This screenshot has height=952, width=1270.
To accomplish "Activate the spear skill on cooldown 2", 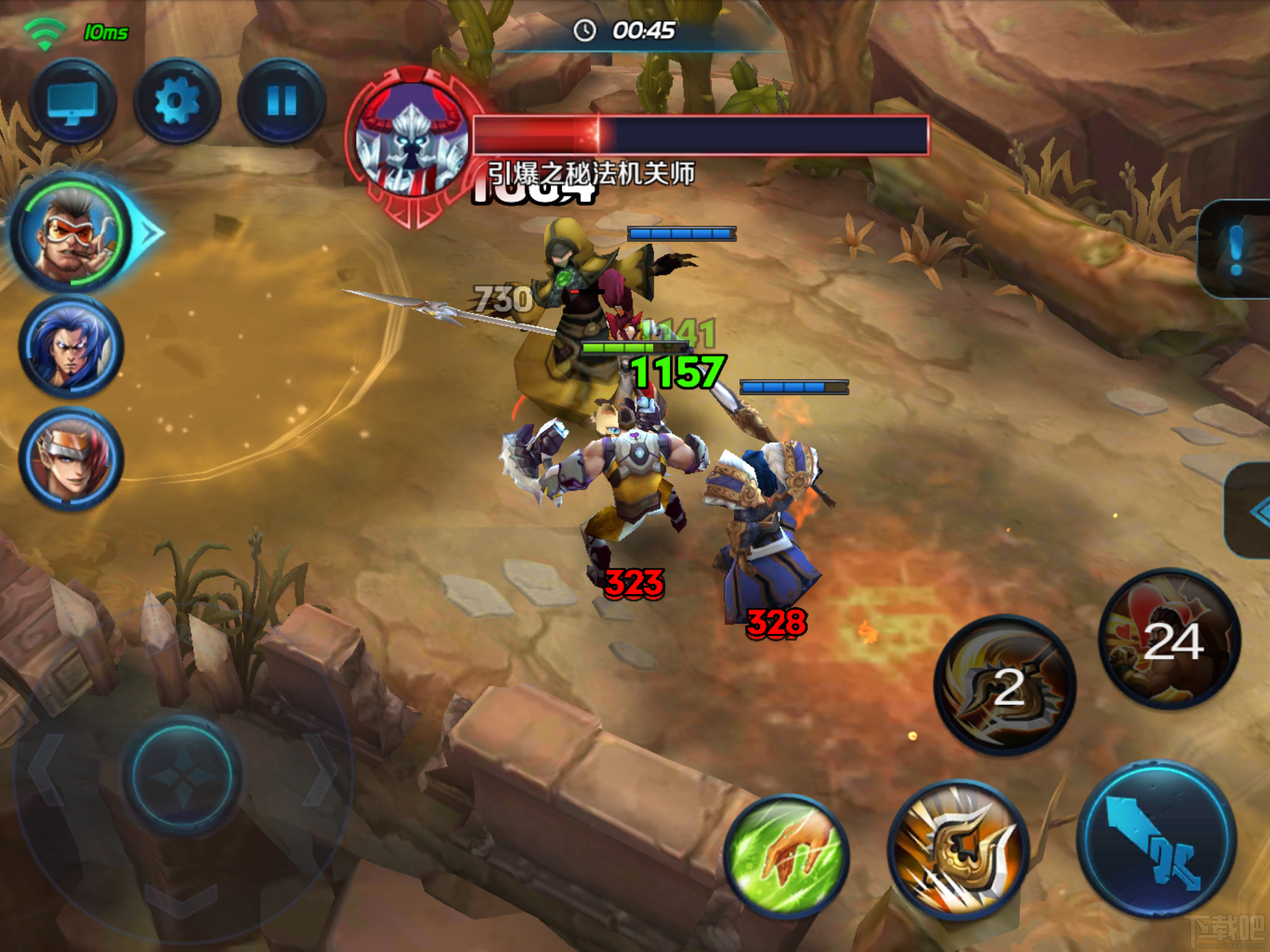I will pyautogui.click(x=1006, y=685).
